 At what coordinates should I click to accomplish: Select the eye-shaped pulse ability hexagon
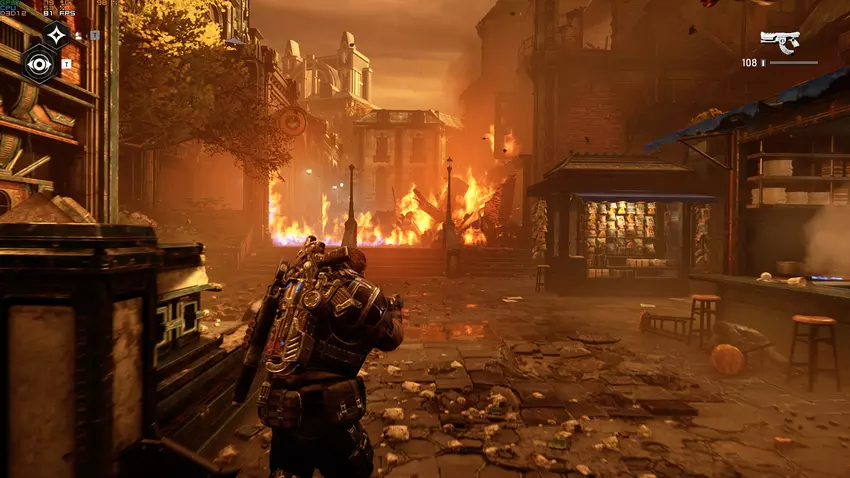coord(40,65)
